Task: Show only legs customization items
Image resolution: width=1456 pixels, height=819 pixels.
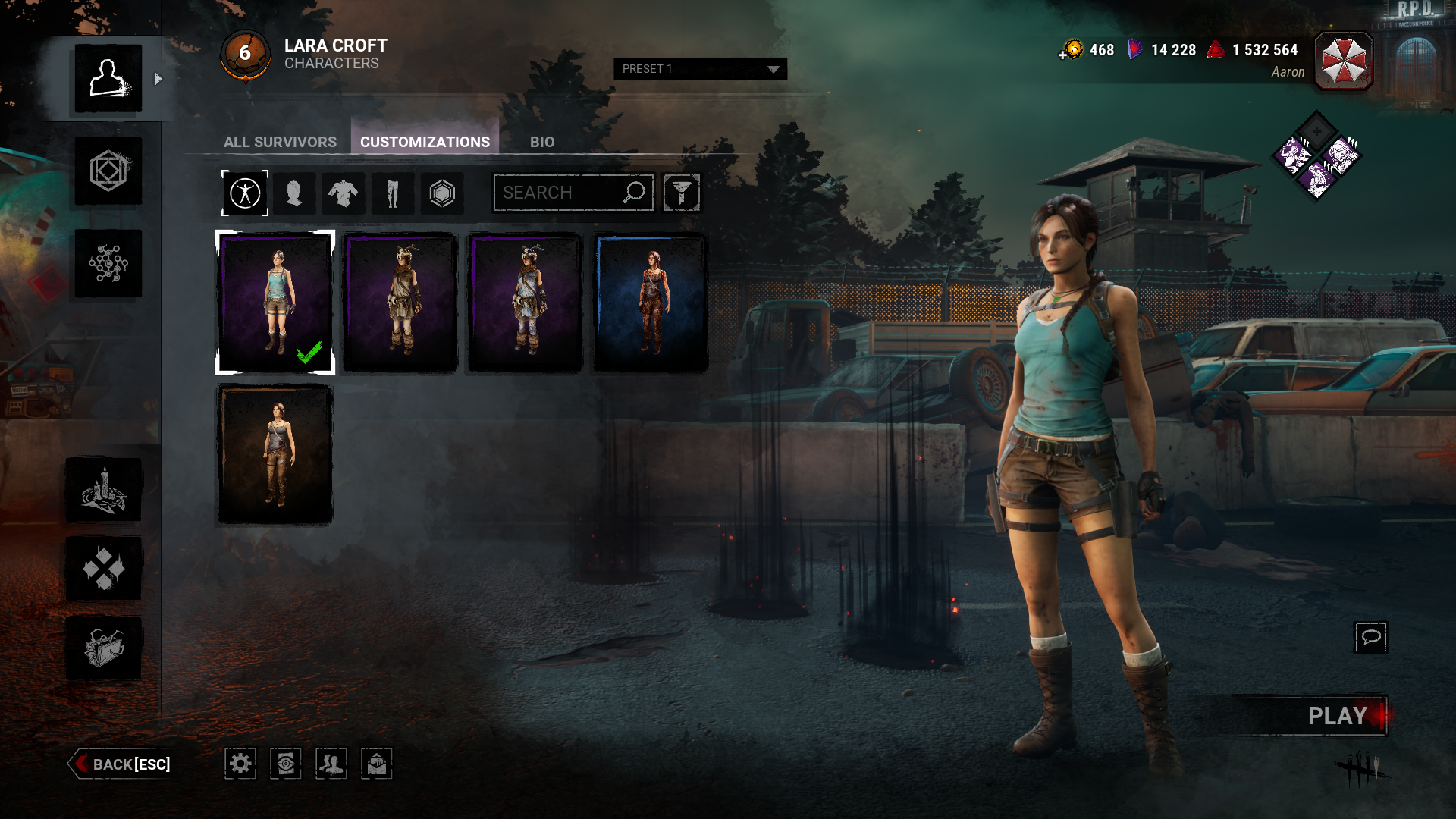Action: click(393, 193)
